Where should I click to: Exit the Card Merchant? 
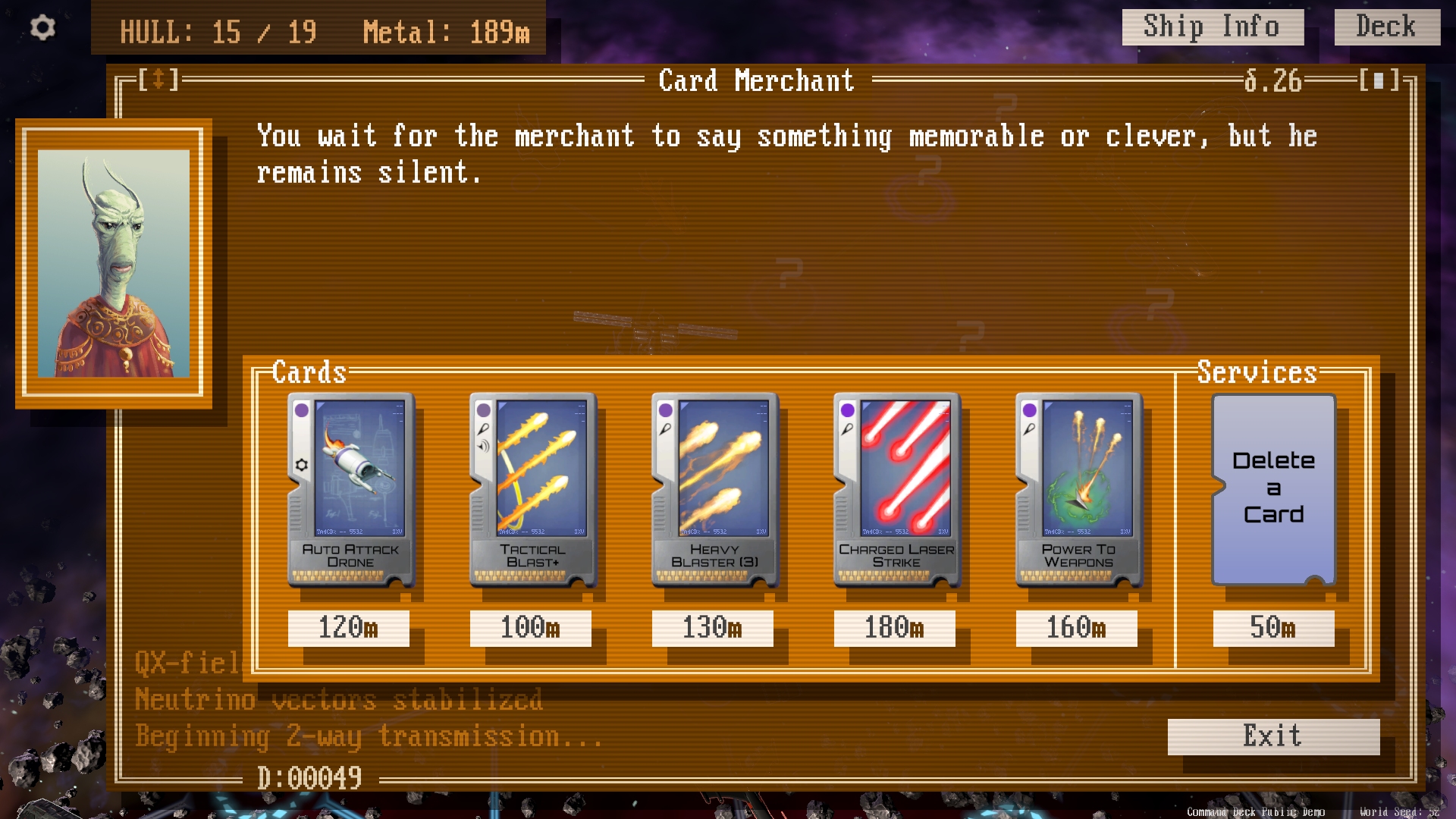coord(1273,736)
